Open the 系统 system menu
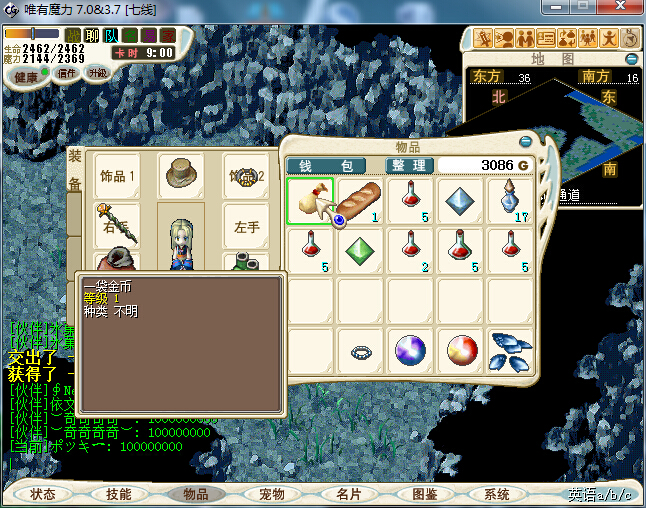646x508 pixels. [497, 494]
